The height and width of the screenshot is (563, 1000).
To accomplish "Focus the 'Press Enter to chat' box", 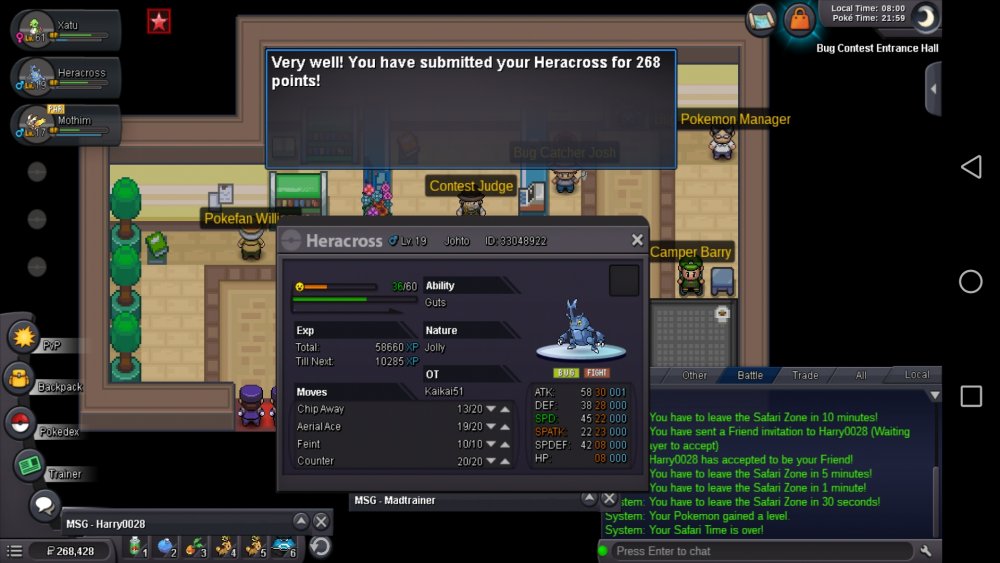I will [x=760, y=551].
